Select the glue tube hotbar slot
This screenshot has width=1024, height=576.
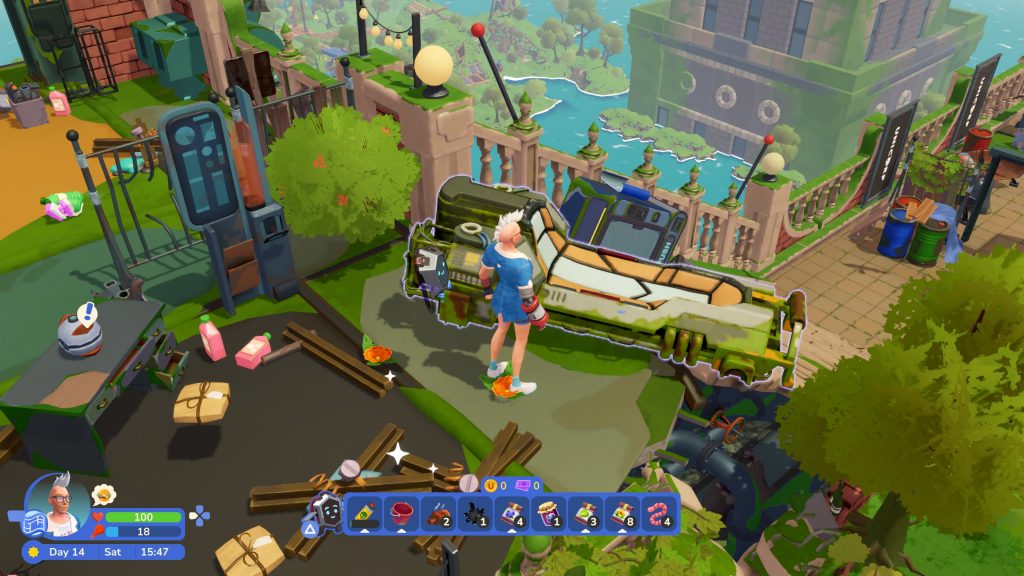pyautogui.click(x=364, y=514)
